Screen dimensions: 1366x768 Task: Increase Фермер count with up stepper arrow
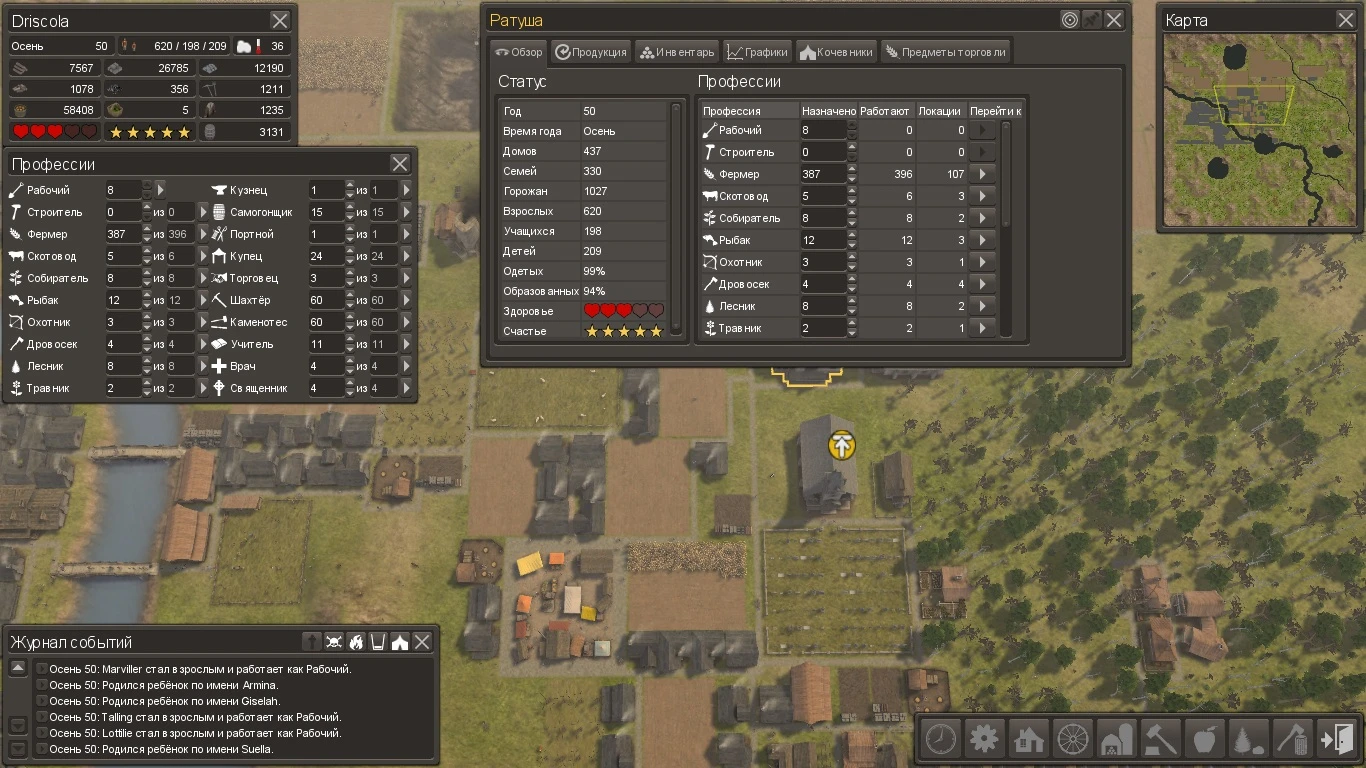[851, 169]
